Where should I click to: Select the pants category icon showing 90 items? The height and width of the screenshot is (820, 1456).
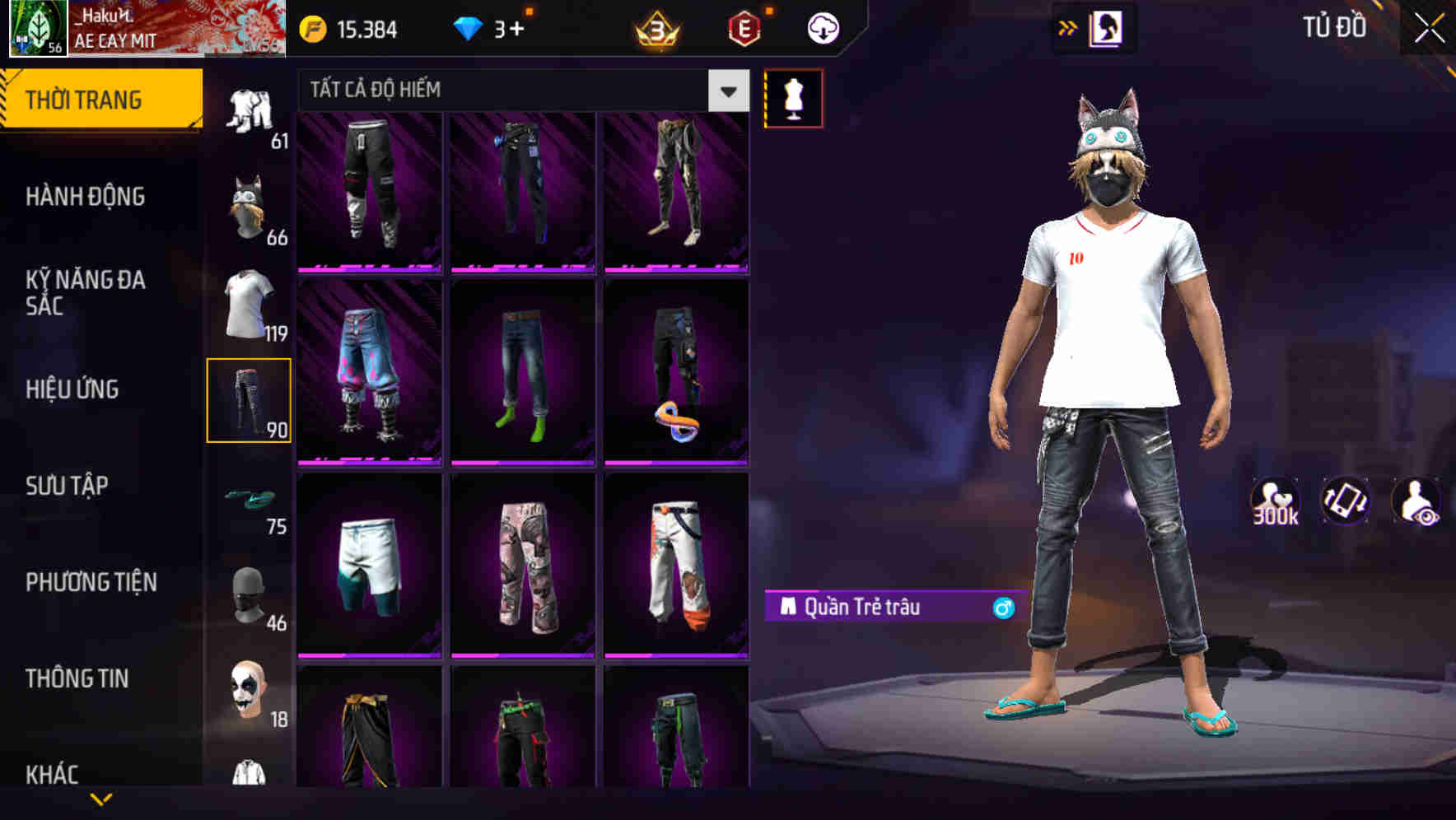tap(250, 401)
